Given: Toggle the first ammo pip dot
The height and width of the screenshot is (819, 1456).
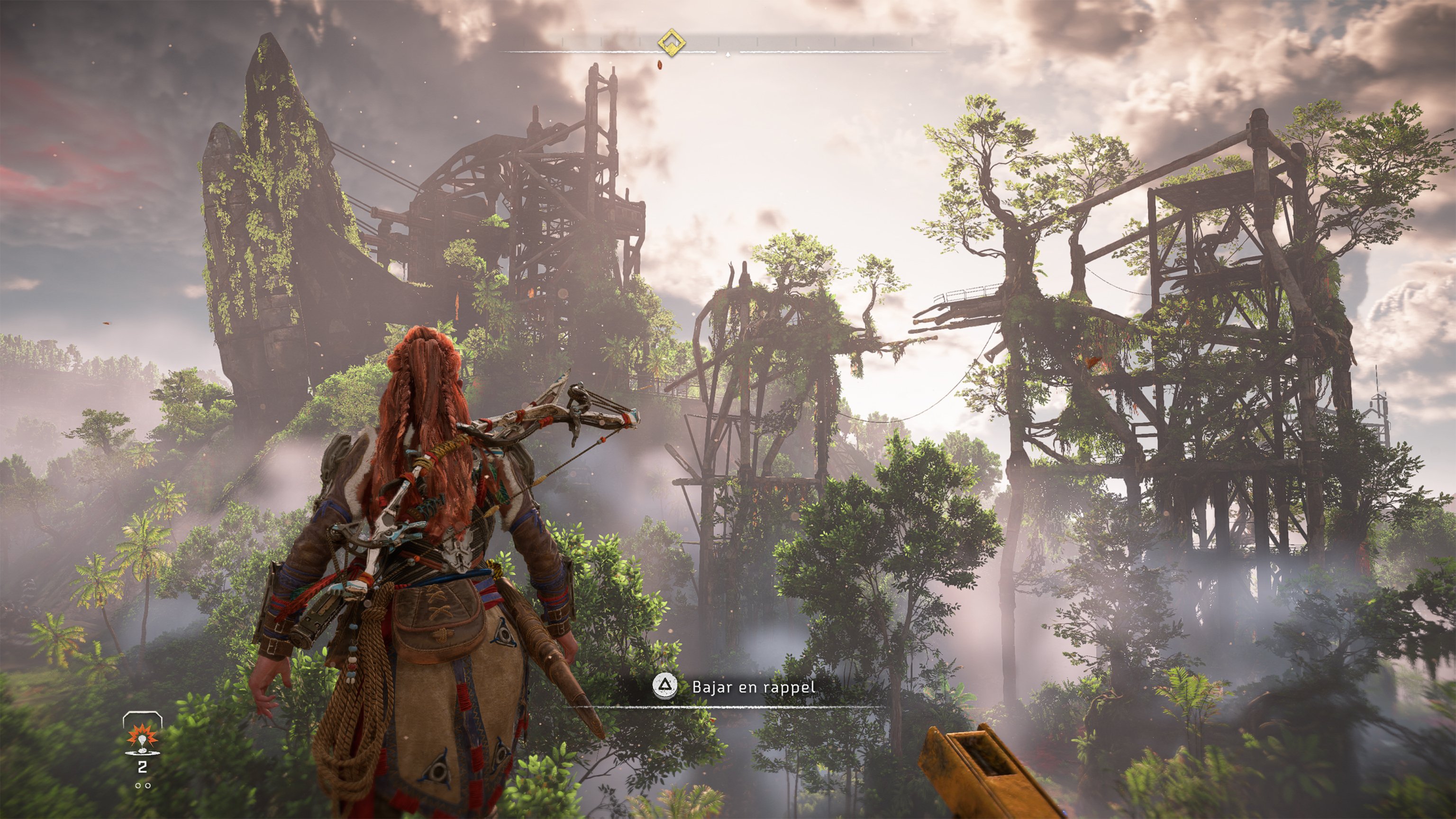Looking at the screenshot, I should tap(138, 786).
